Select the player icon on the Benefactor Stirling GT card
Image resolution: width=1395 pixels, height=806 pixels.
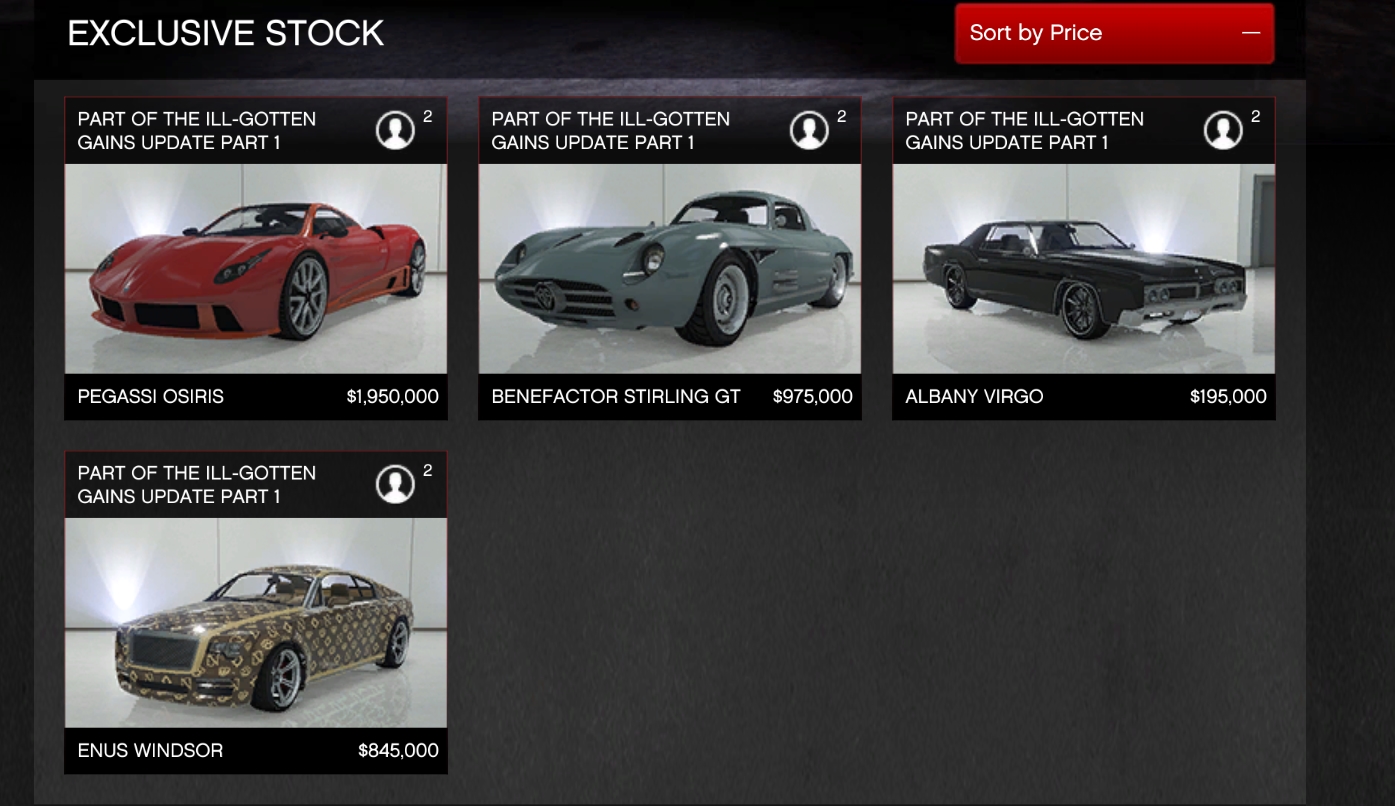(x=809, y=129)
